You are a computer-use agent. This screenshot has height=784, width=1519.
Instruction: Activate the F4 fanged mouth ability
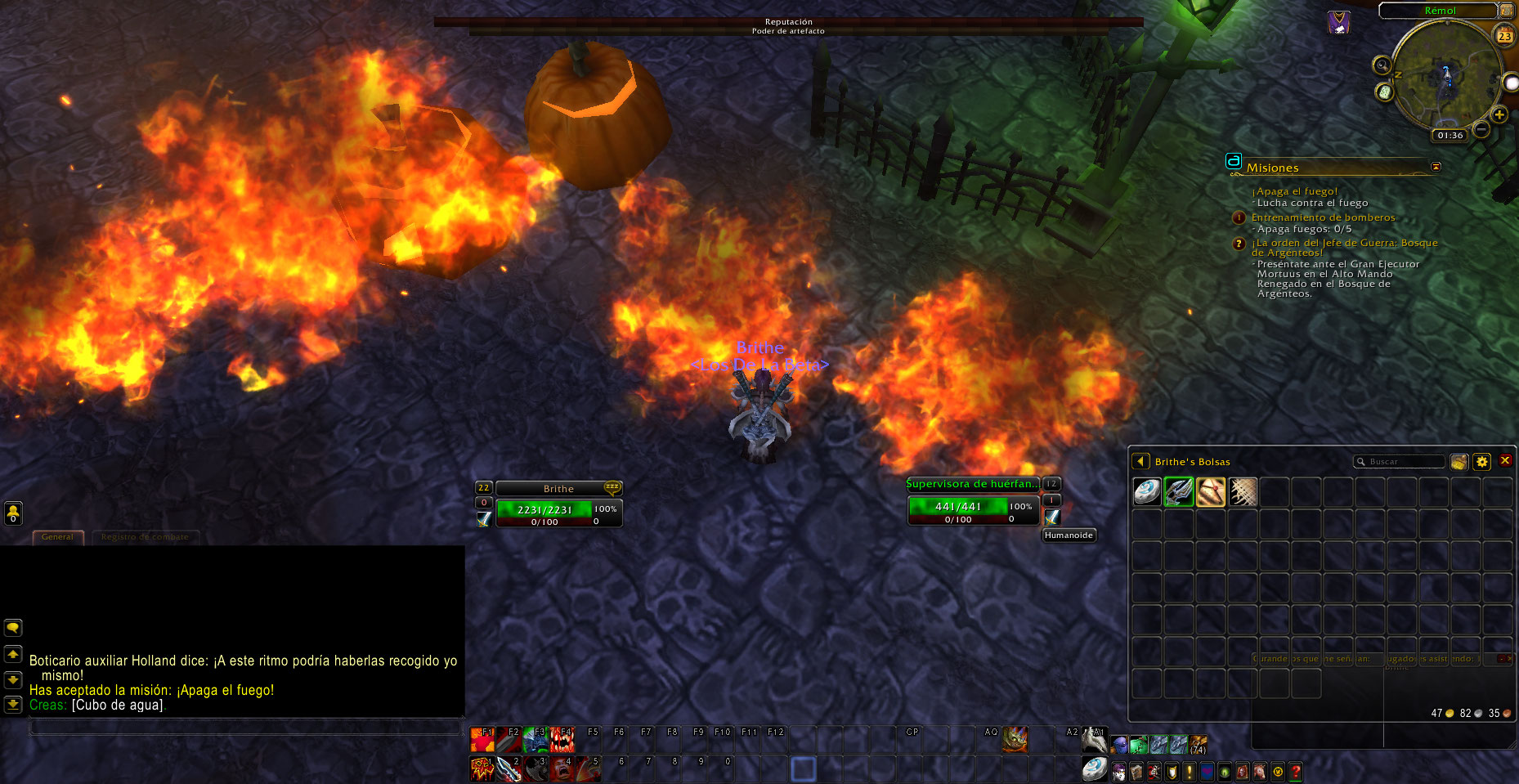tap(562, 740)
